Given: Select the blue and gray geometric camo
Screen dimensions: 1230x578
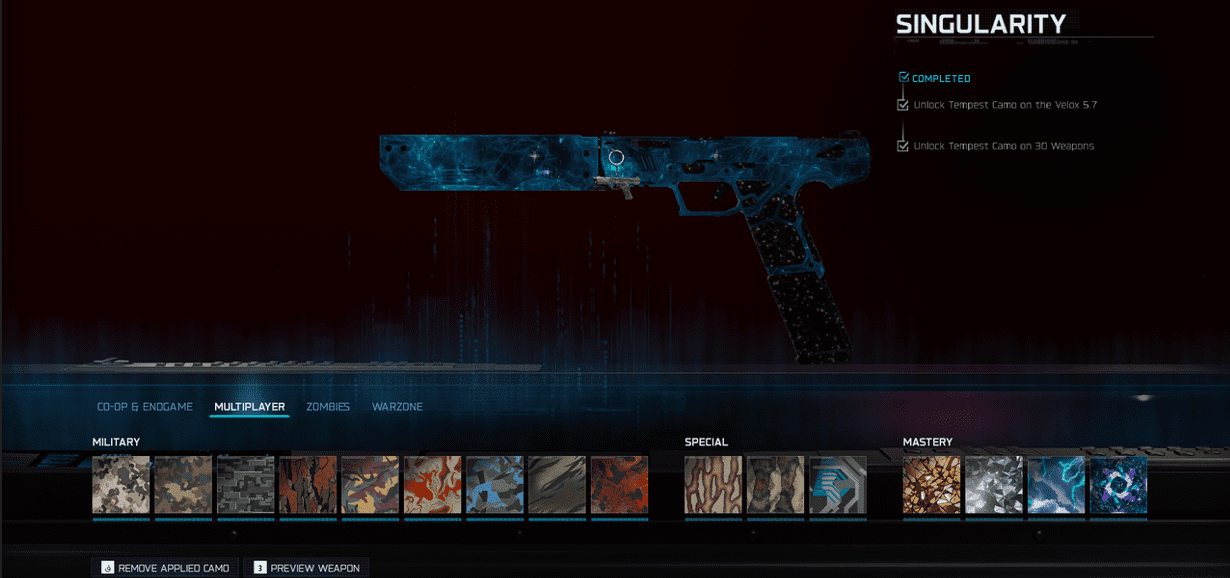Looking at the screenshot, I should [x=494, y=485].
